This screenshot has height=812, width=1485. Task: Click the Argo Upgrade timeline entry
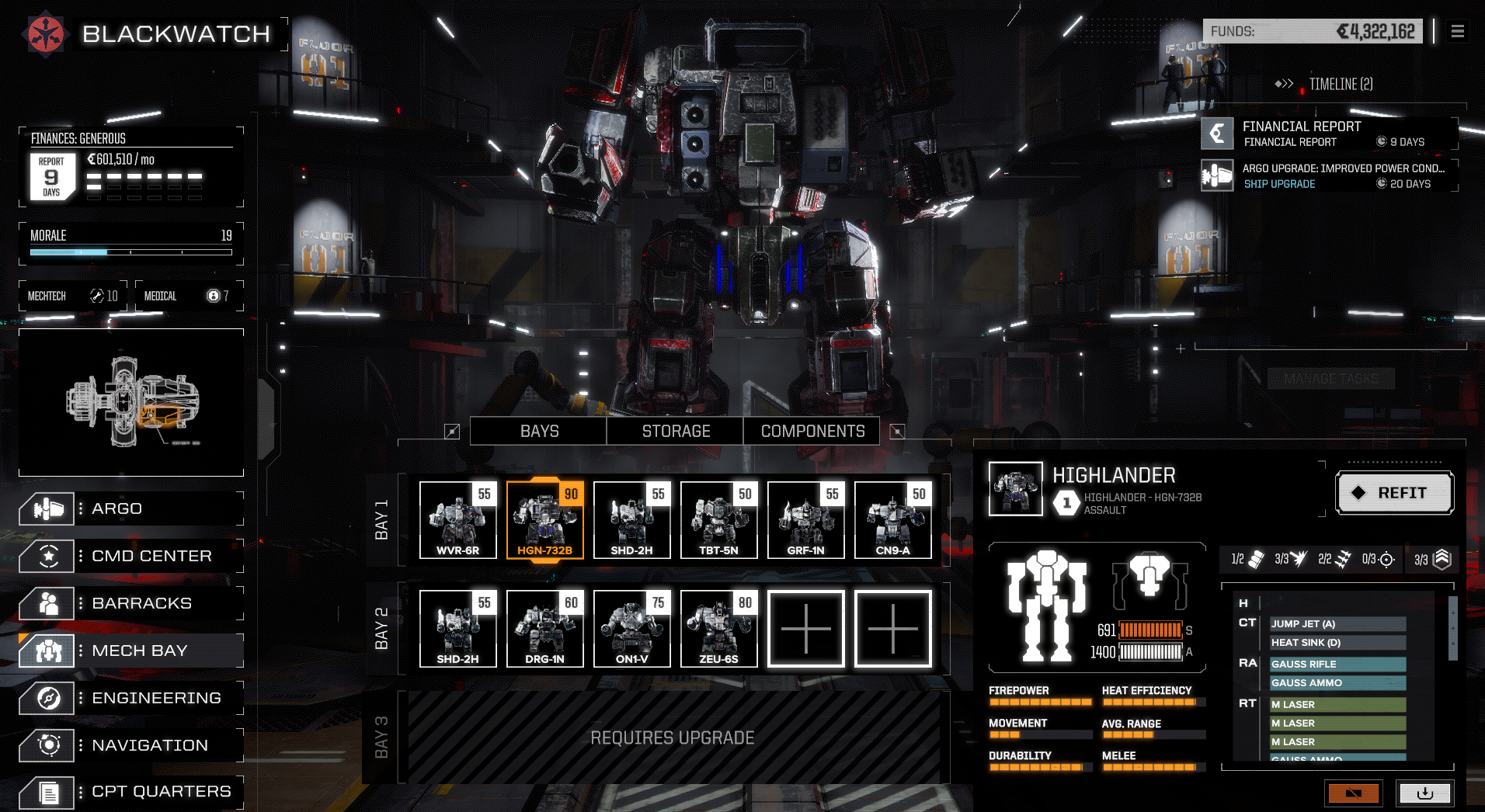1330,175
